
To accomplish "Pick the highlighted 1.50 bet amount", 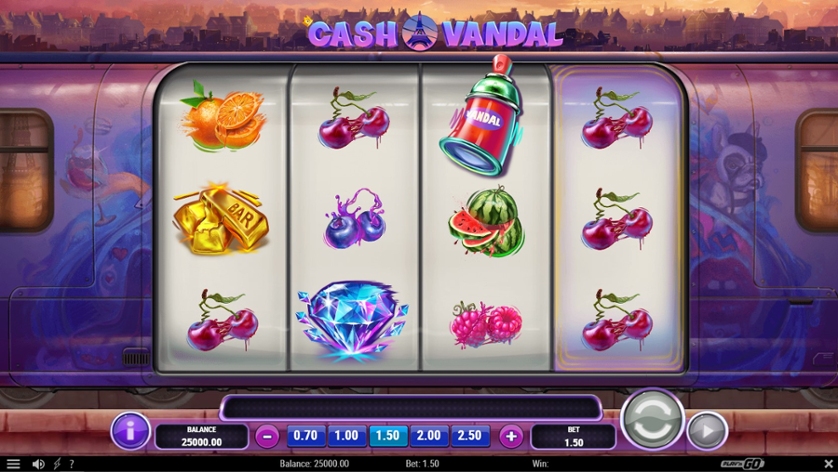I will [387, 436].
